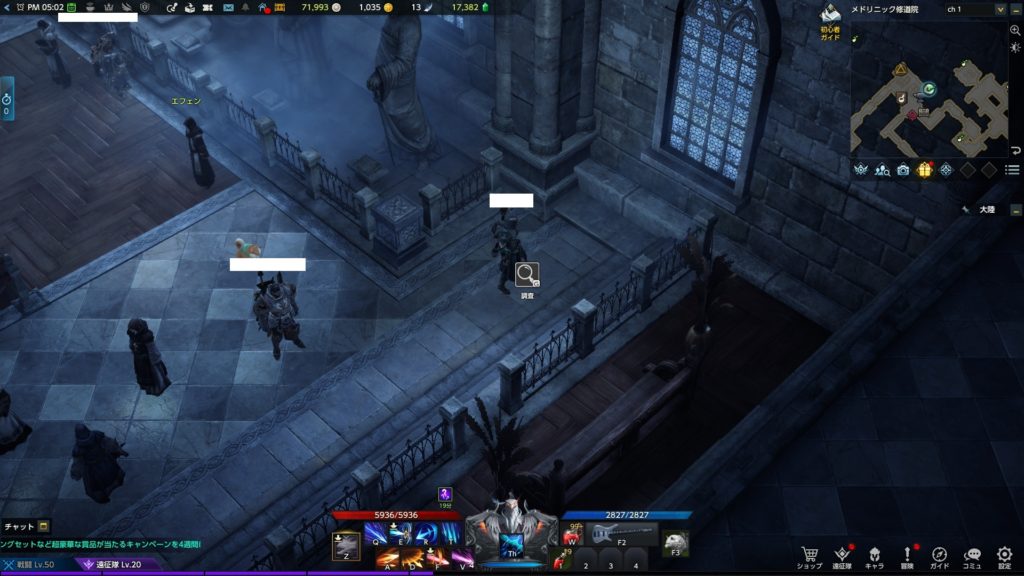Open the キャラ character menu
Screen dimensions: 1024x576
point(874,555)
